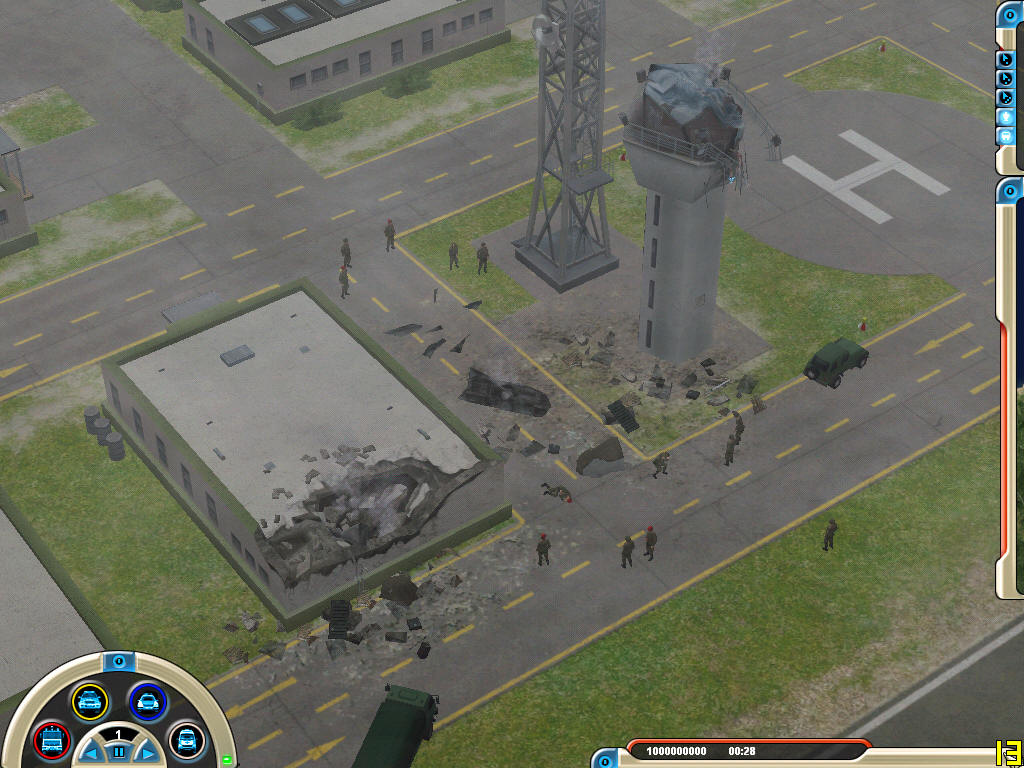Collapse the vehicle selection dial panel
Image resolution: width=1024 pixels, height=768 pixels.
click(x=118, y=661)
